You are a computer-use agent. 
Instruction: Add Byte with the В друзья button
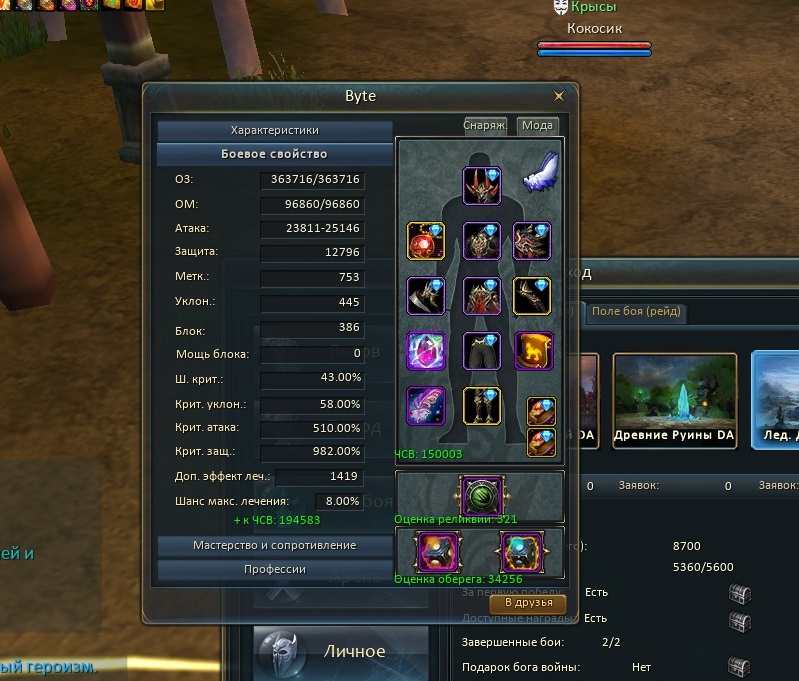528,603
